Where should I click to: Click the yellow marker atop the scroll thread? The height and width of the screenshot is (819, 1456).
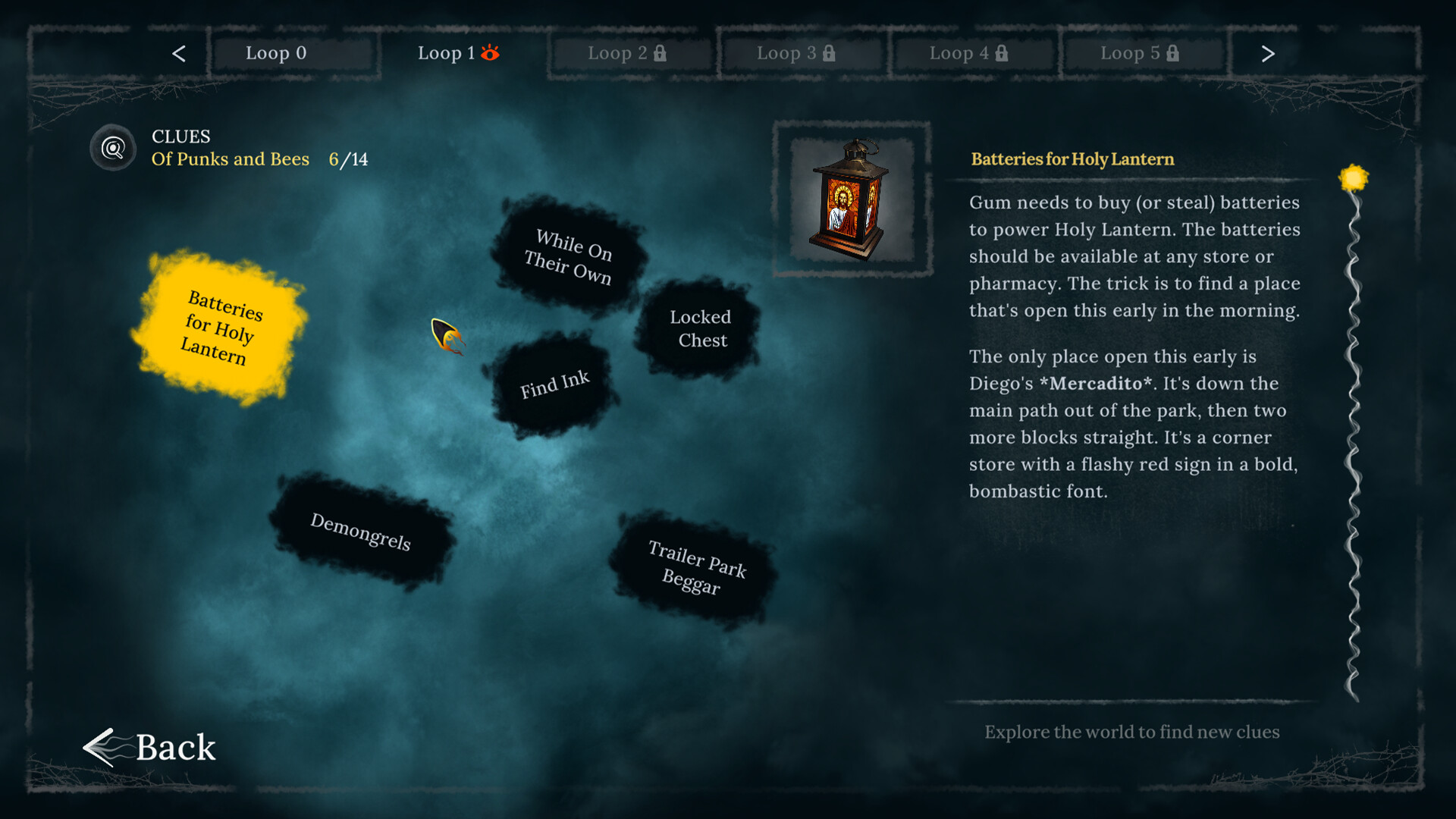[x=1354, y=176]
